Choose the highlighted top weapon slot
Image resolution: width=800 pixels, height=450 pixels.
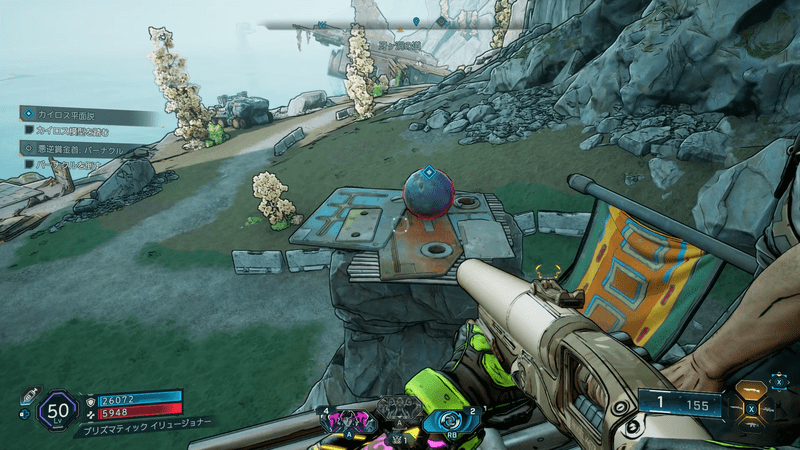coord(752,388)
